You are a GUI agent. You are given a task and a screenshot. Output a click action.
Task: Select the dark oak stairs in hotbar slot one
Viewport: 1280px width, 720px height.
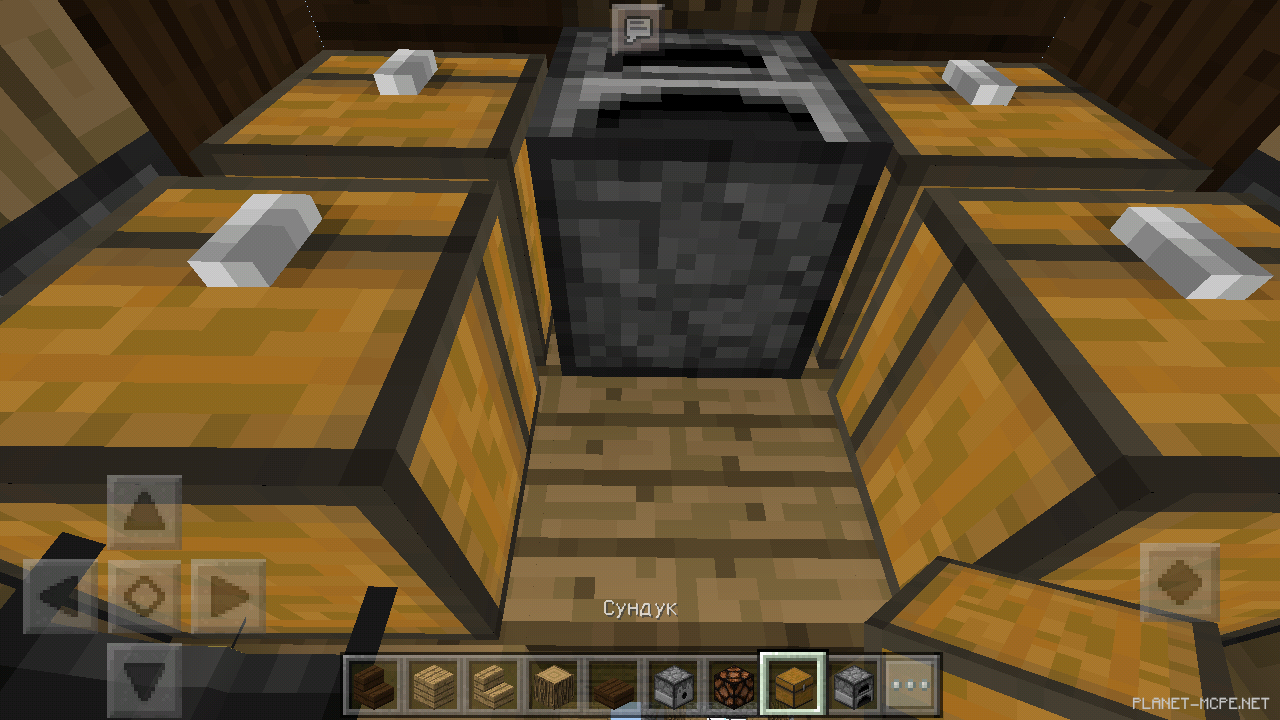coord(372,687)
